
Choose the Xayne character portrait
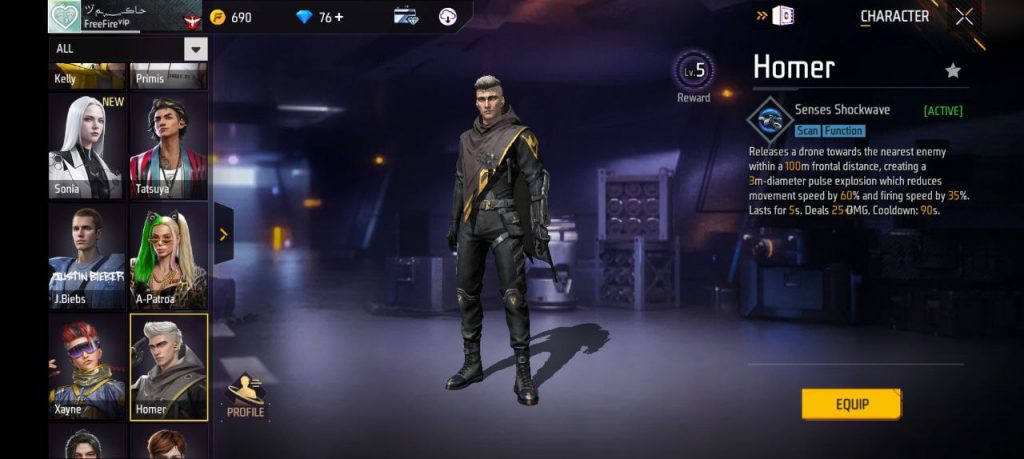click(x=87, y=366)
